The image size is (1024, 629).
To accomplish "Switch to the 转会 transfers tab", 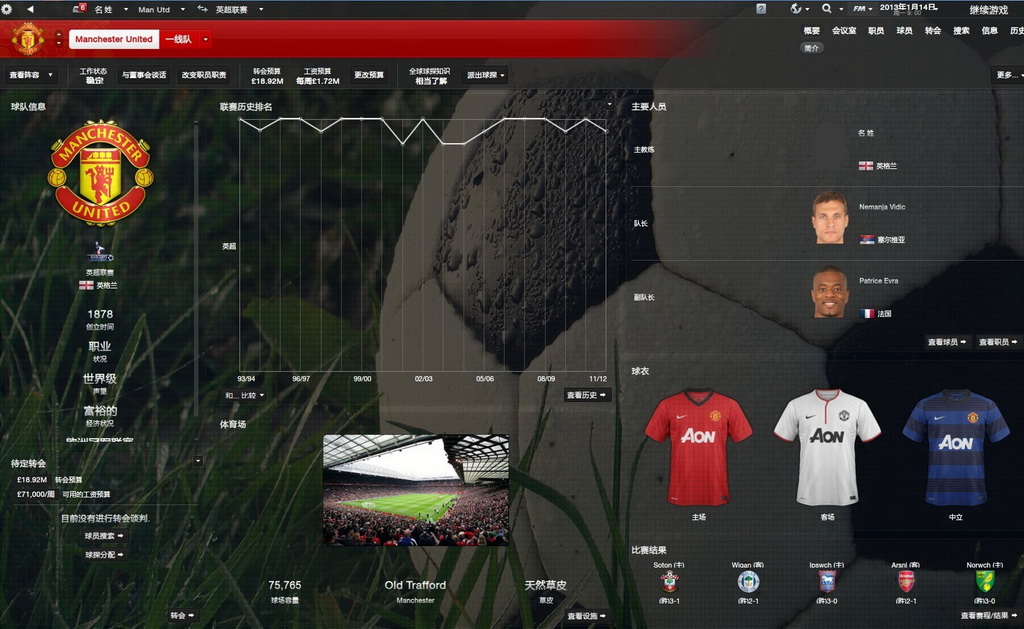I will pyautogui.click(x=933, y=31).
